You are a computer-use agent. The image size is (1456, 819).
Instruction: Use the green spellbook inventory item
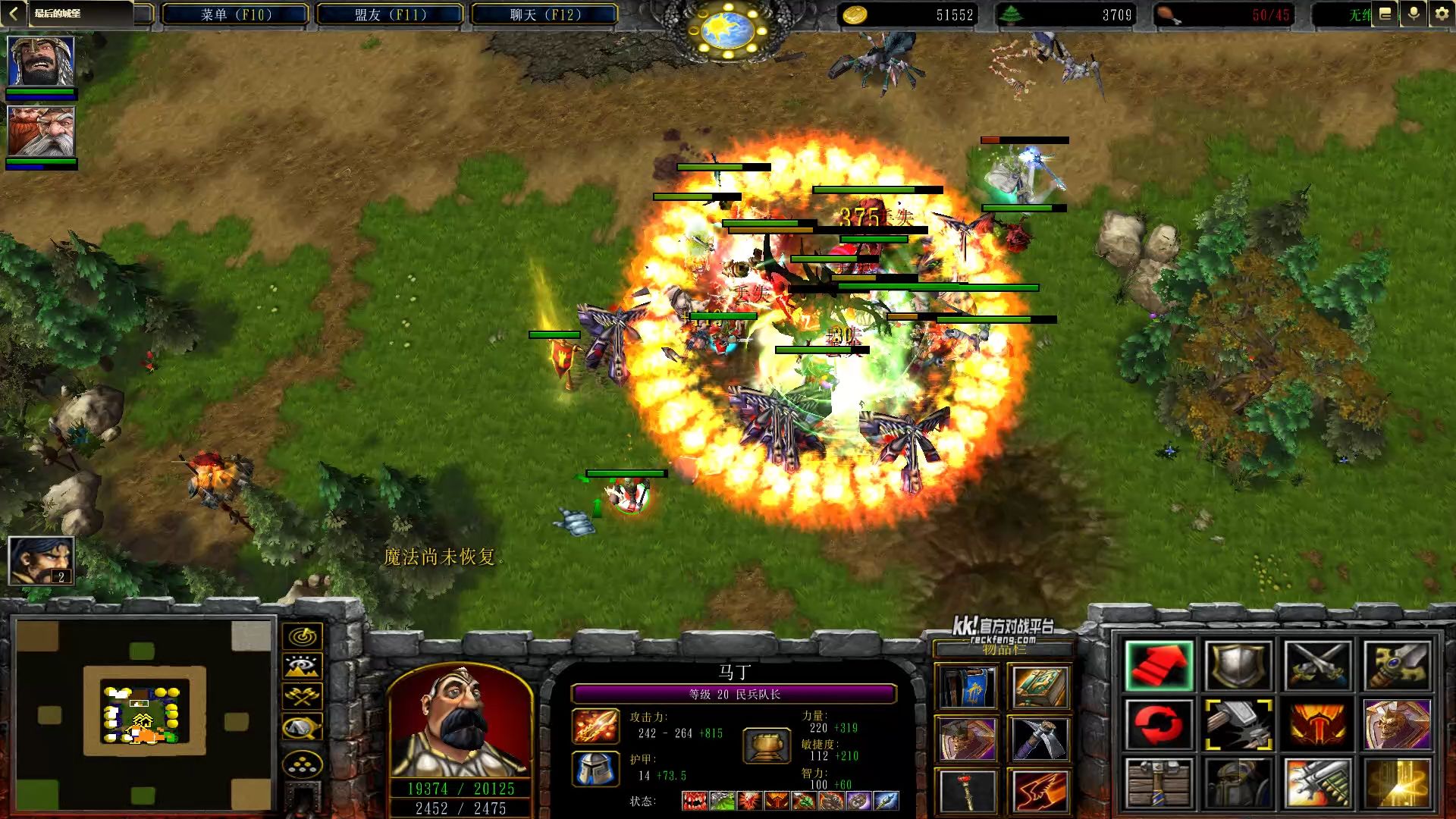[x=1039, y=688]
